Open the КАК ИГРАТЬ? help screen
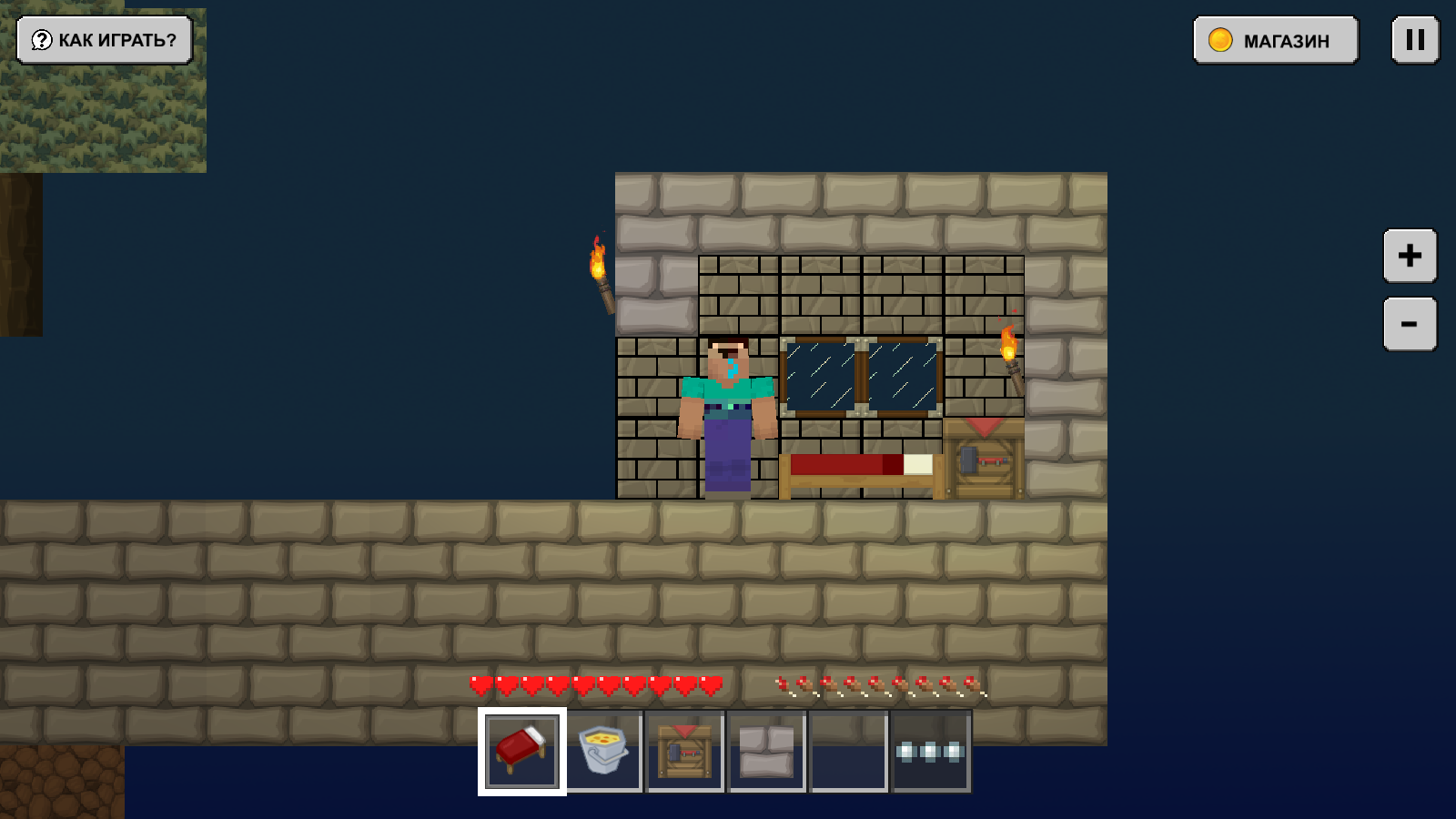 (x=103, y=40)
